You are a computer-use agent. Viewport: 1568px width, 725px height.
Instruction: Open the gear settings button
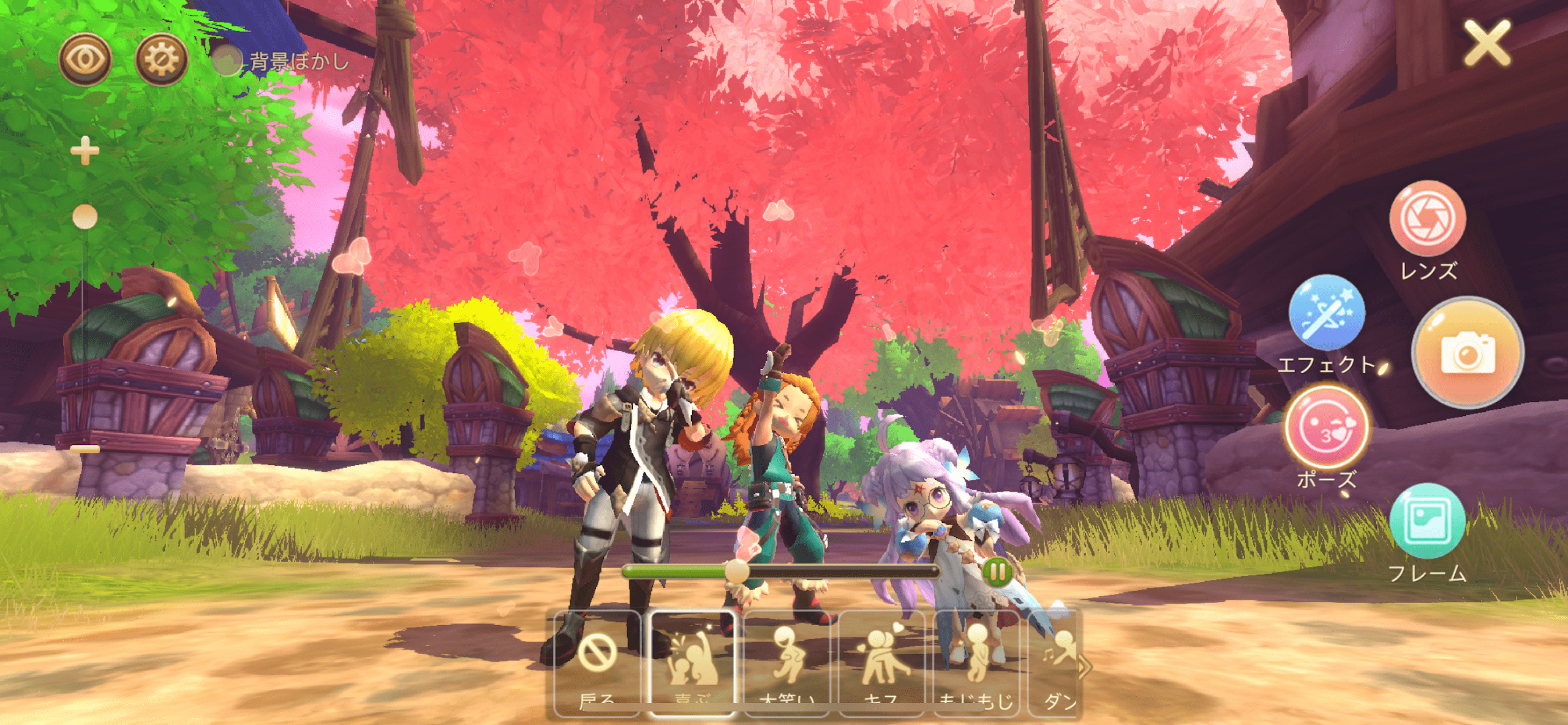coord(161,59)
